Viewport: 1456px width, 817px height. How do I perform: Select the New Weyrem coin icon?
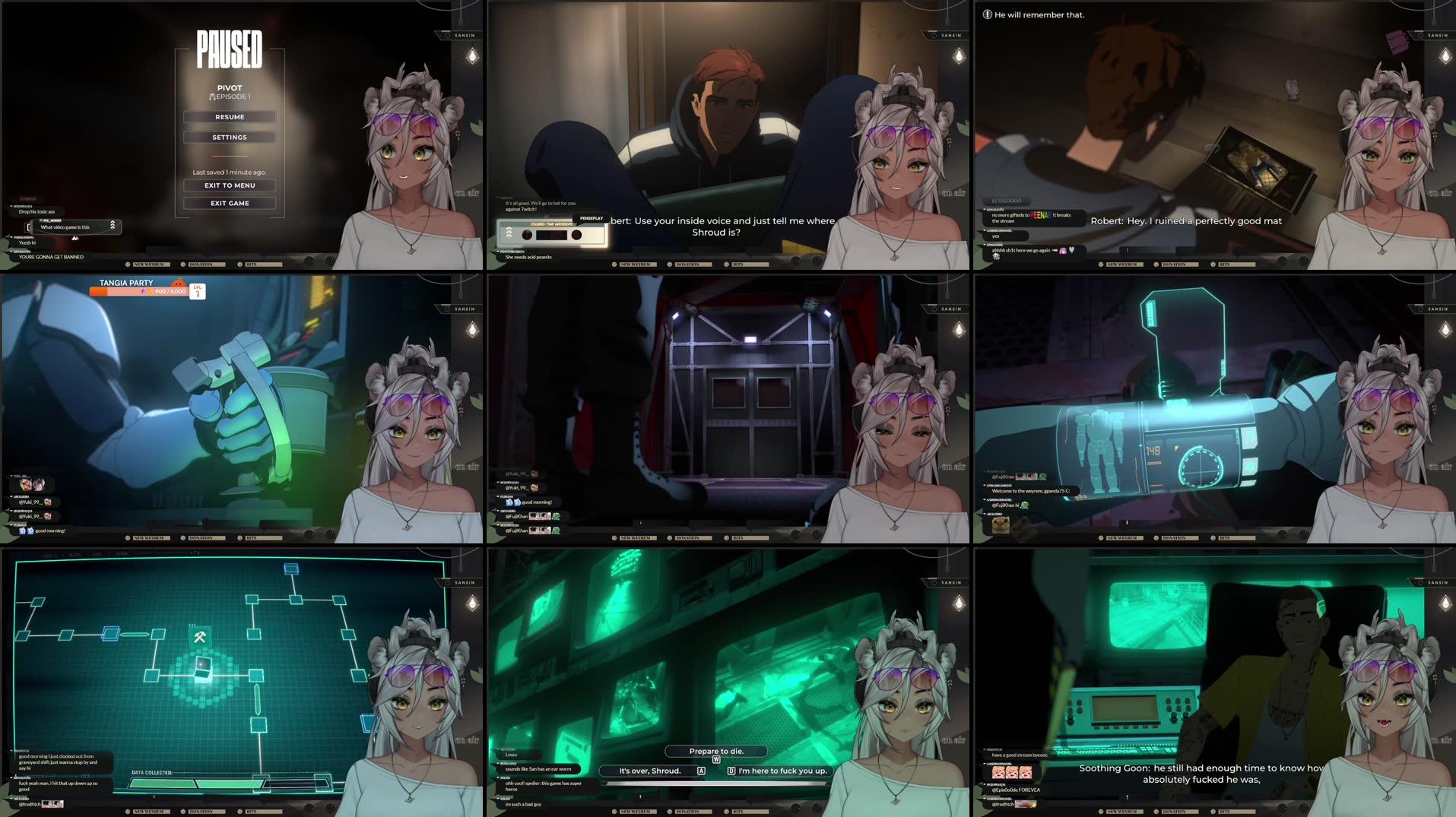pos(129,264)
